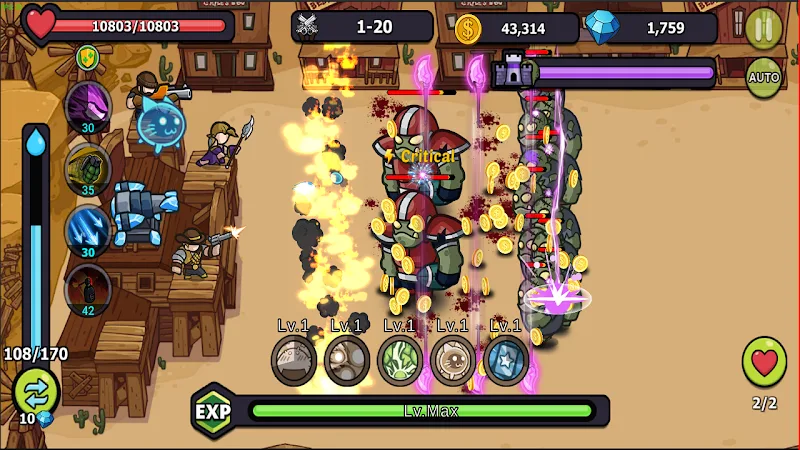Select the gray cat skill orb

(294, 360)
